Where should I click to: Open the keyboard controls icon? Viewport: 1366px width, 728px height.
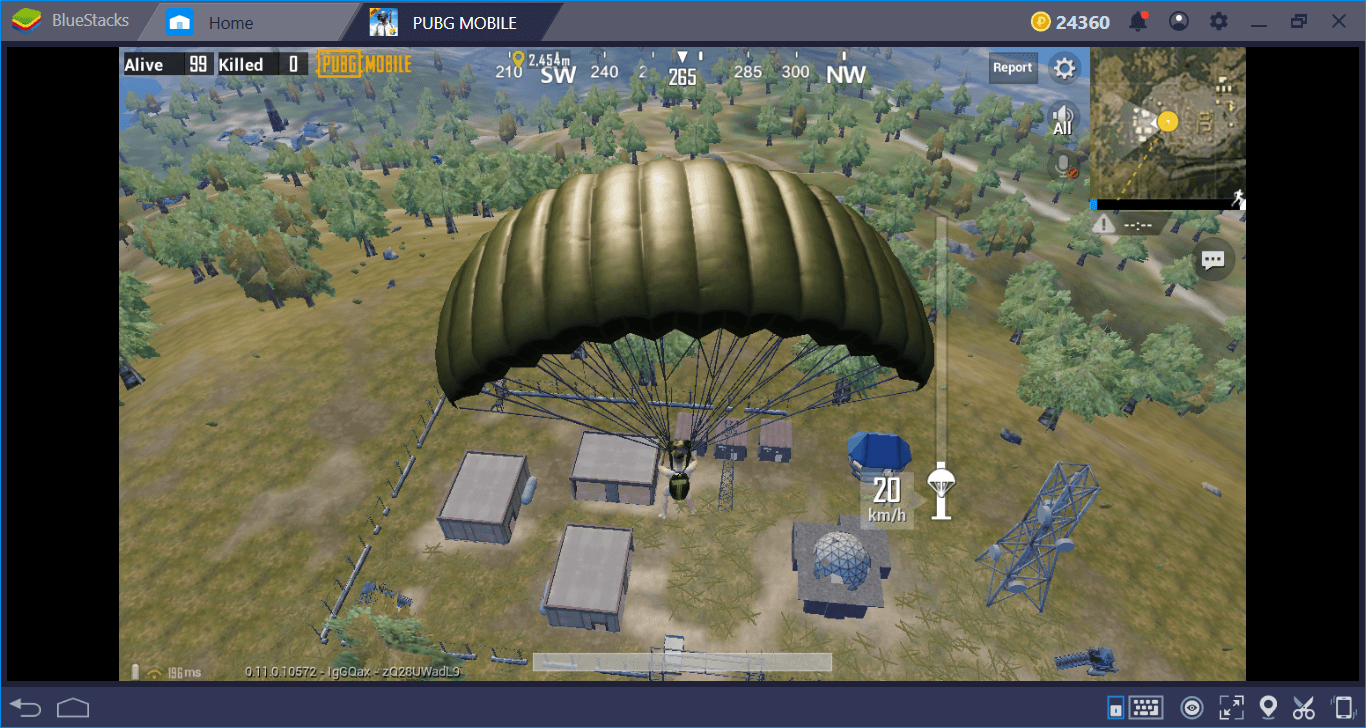click(x=1145, y=708)
